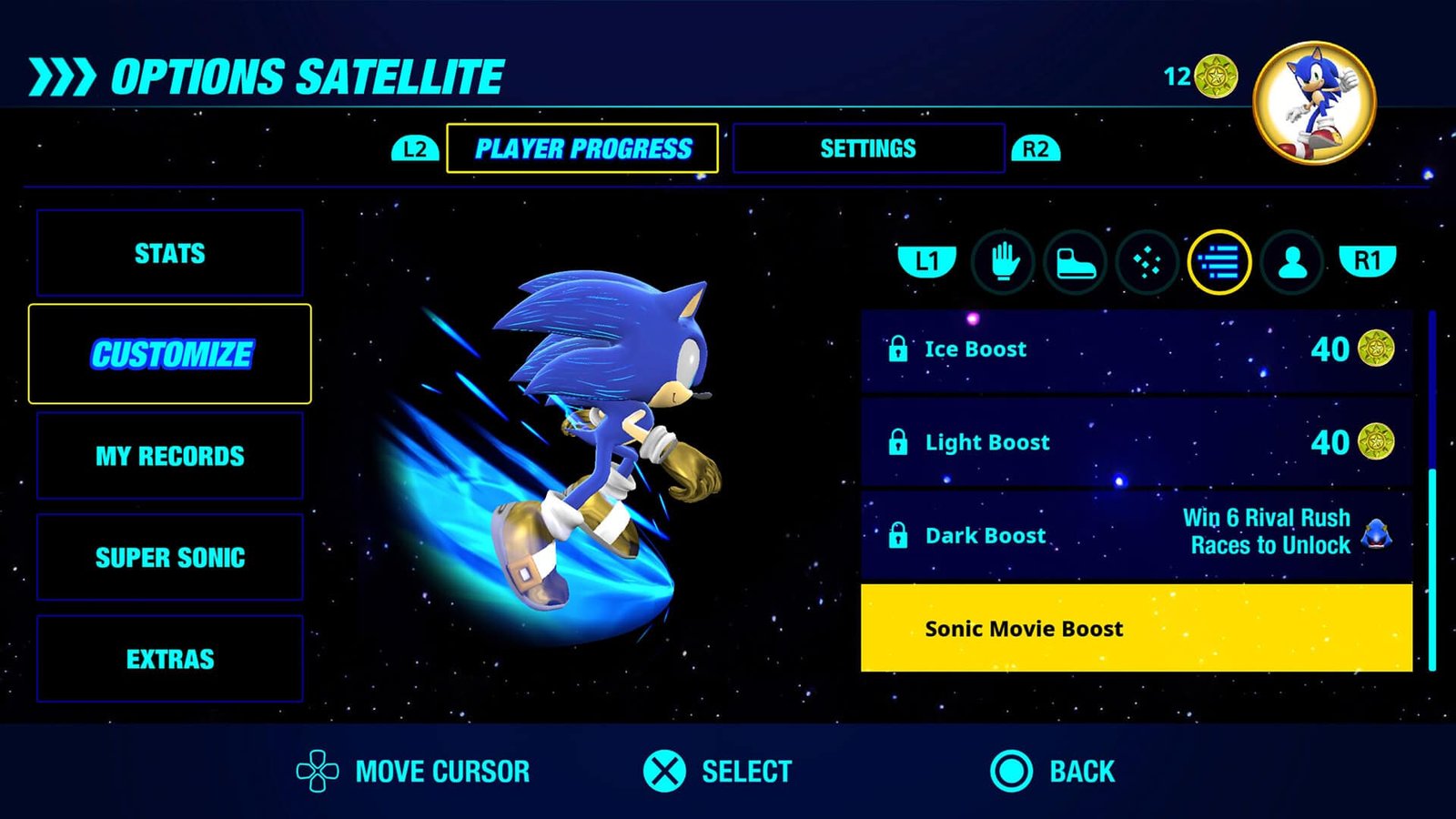Screen dimensions: 1456x819
Task: Click the Sonic profile avatar medallion
Action: coord(1314,103)
